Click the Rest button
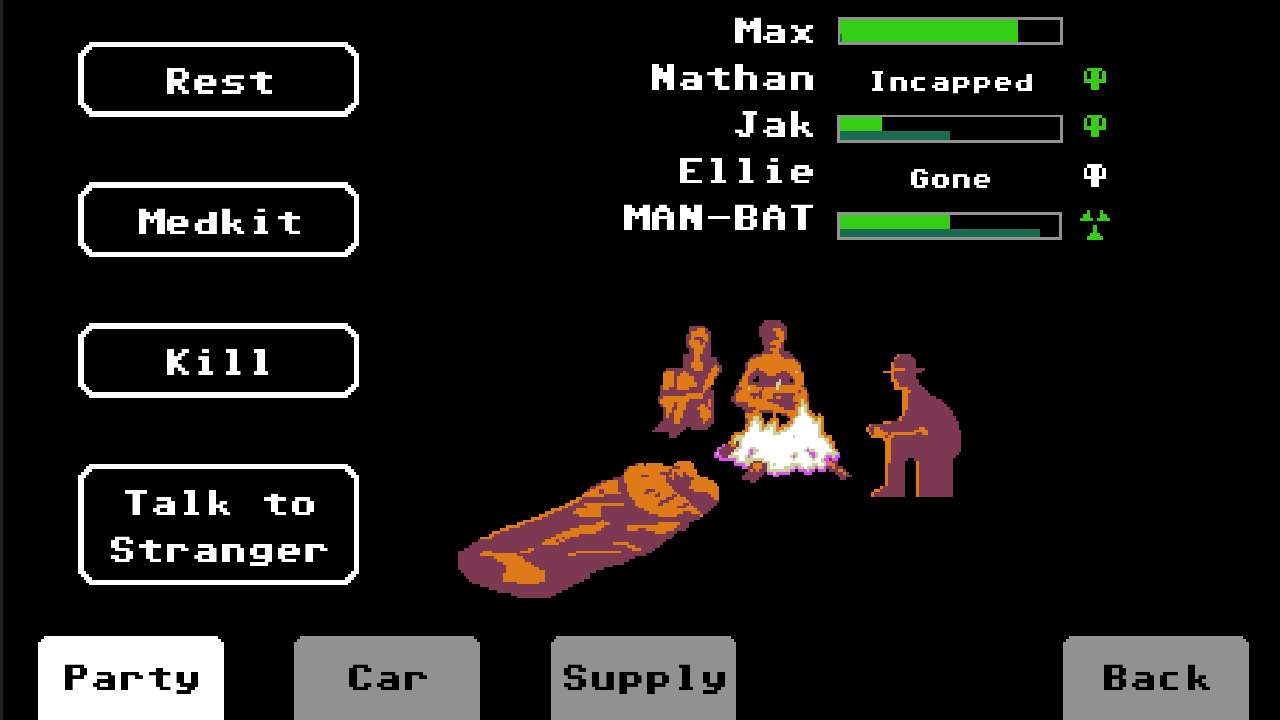The image size is (1280, 720). click(x=218, y=80)
